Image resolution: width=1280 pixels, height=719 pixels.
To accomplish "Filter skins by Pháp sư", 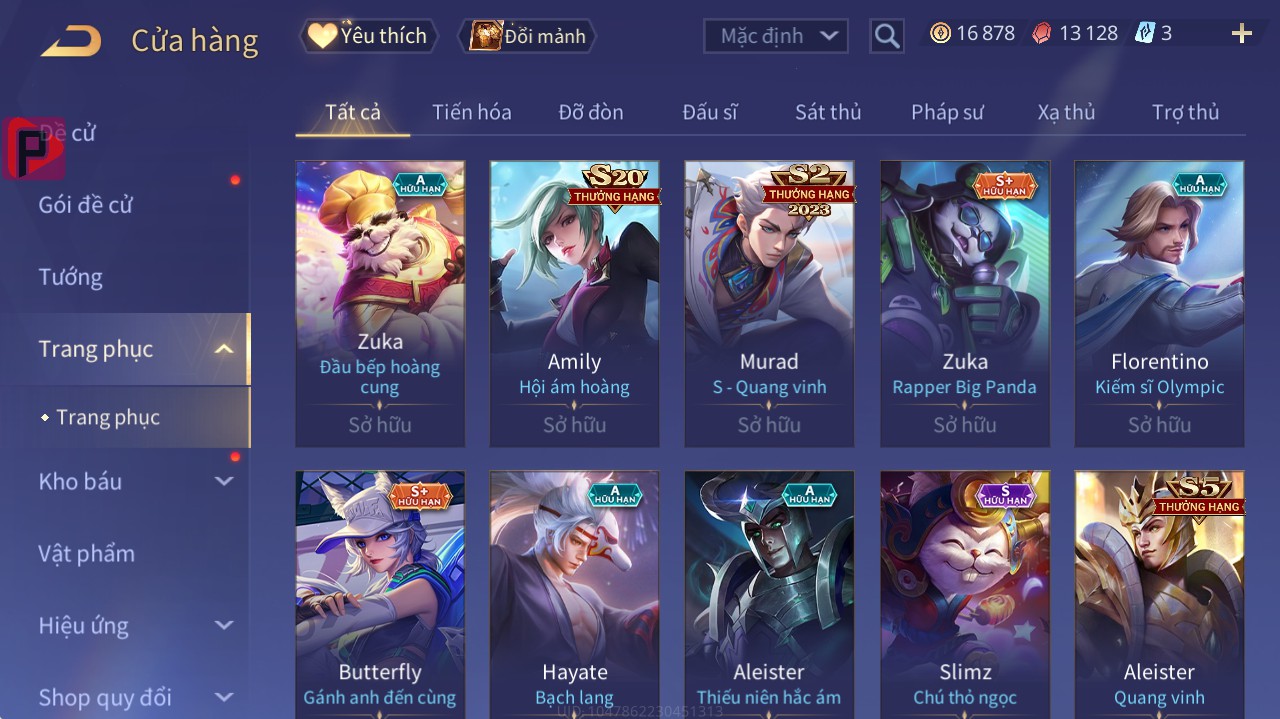I will click(x=947, y=112).
